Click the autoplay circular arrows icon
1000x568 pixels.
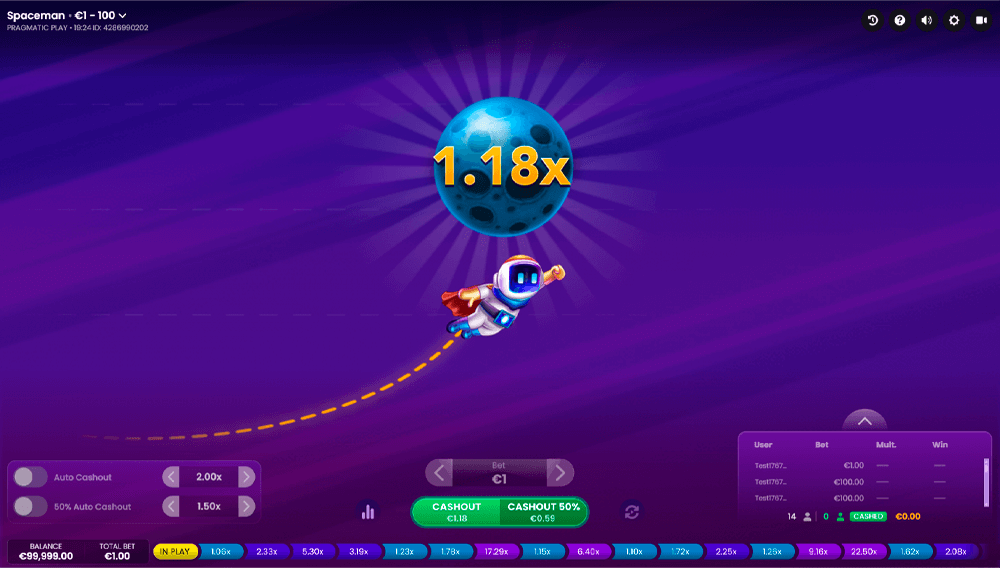coord(631,512)
